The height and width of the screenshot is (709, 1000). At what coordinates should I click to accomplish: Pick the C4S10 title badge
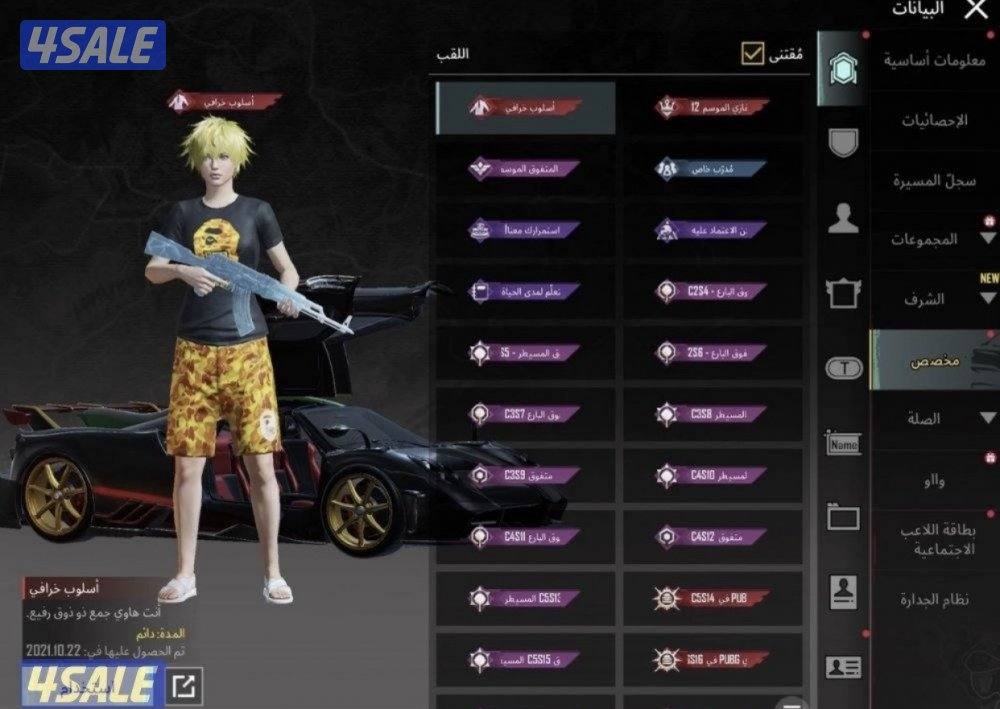point(712,475)
